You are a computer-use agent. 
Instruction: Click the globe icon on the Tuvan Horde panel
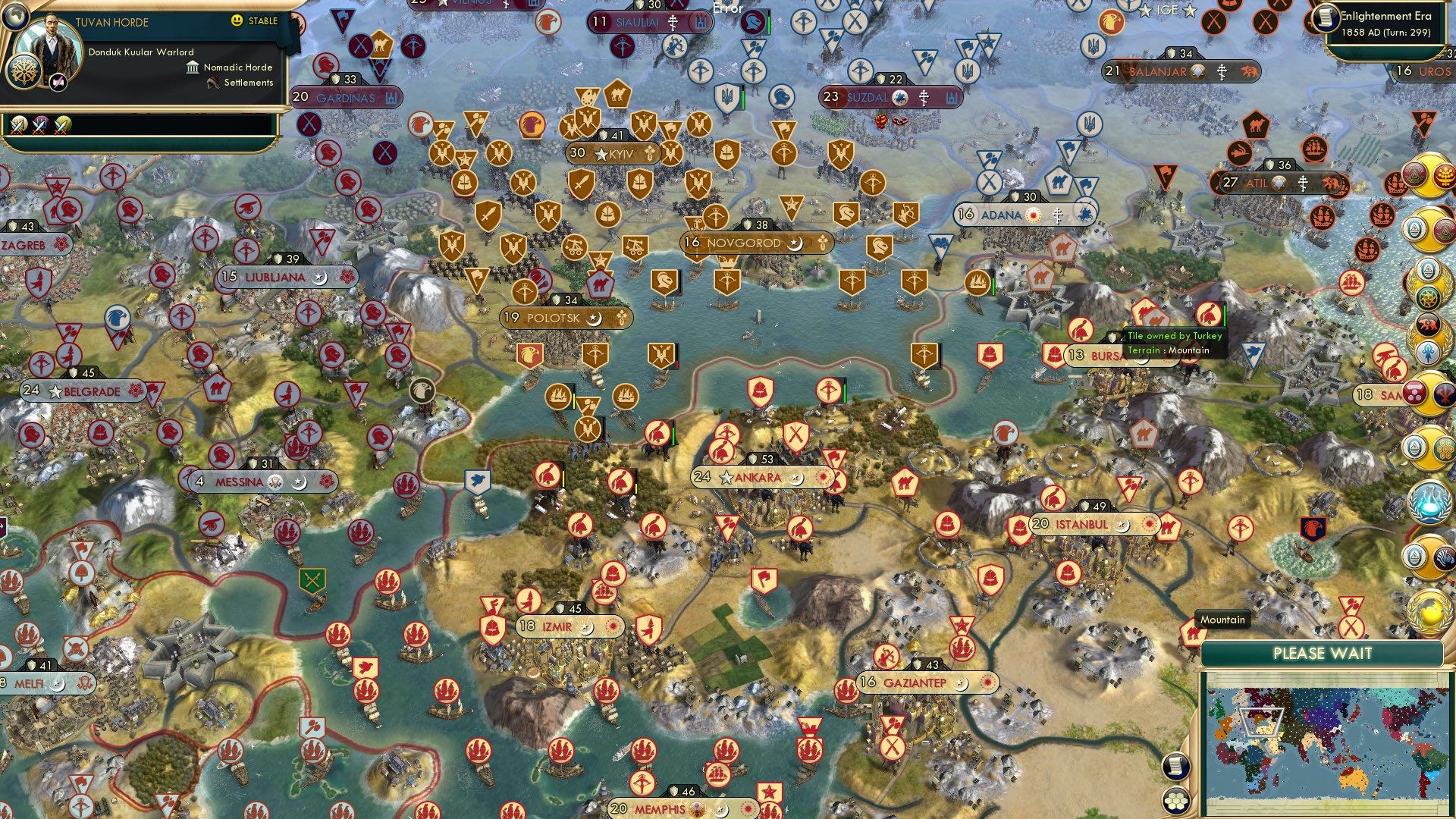17,17
